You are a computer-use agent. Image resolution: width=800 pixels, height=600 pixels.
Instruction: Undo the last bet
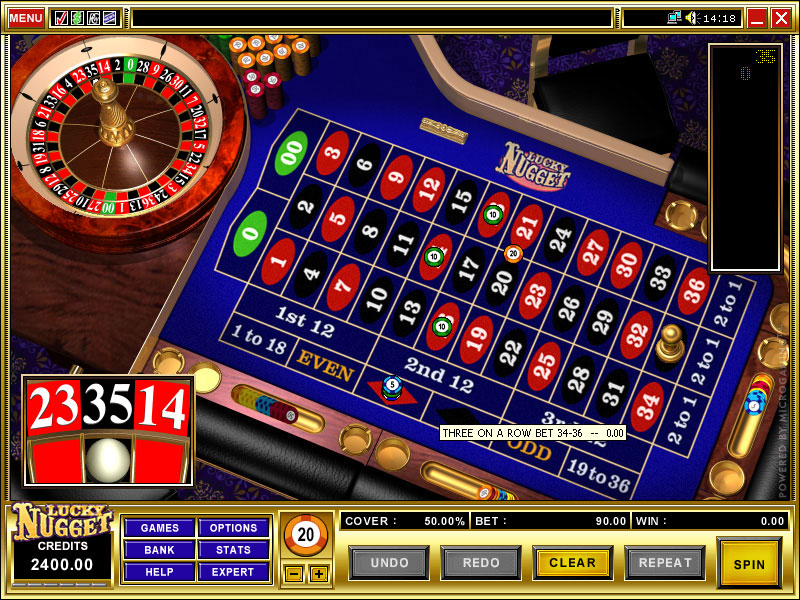(389, 563)
